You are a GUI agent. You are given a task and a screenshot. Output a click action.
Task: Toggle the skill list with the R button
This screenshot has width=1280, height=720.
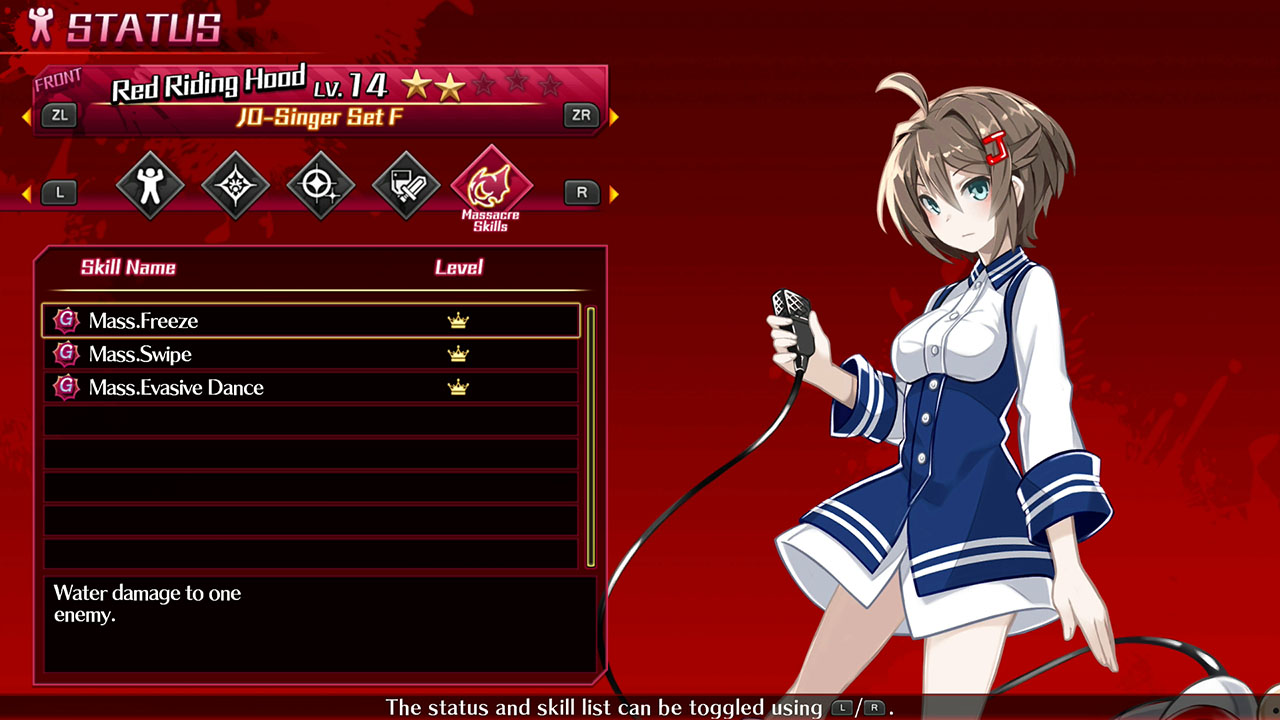coord(581,192)
